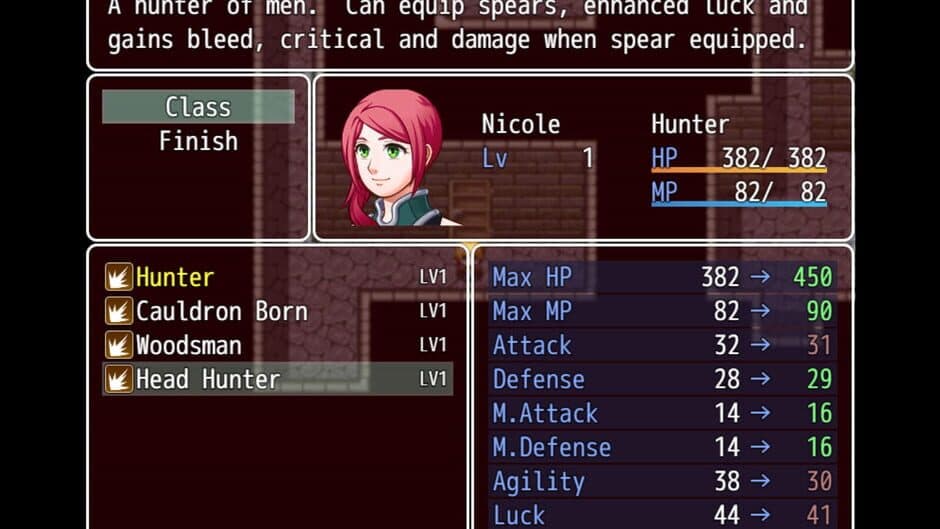Select the Cauldron Born class
This screenshot has height=529, width=940.
pyautogui.click(x=222, y=311)
